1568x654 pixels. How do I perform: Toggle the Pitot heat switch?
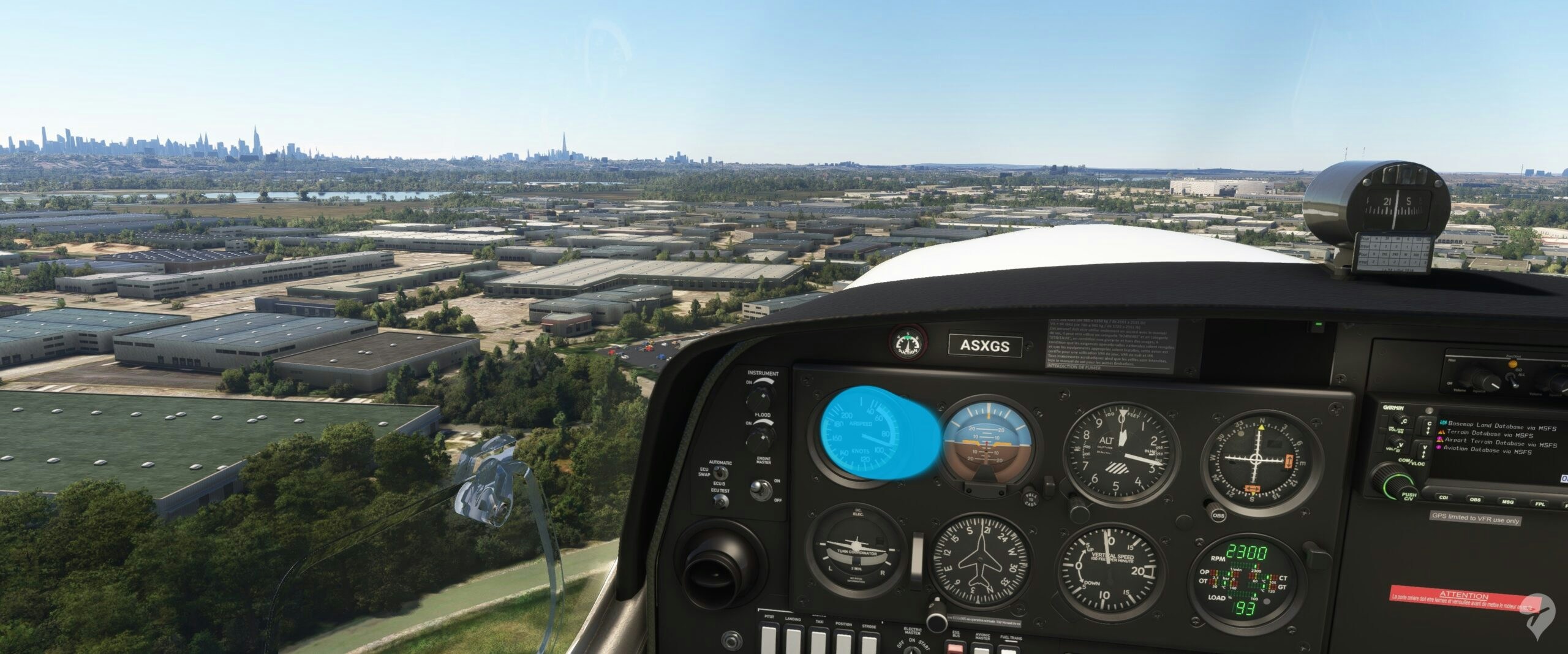770,644
